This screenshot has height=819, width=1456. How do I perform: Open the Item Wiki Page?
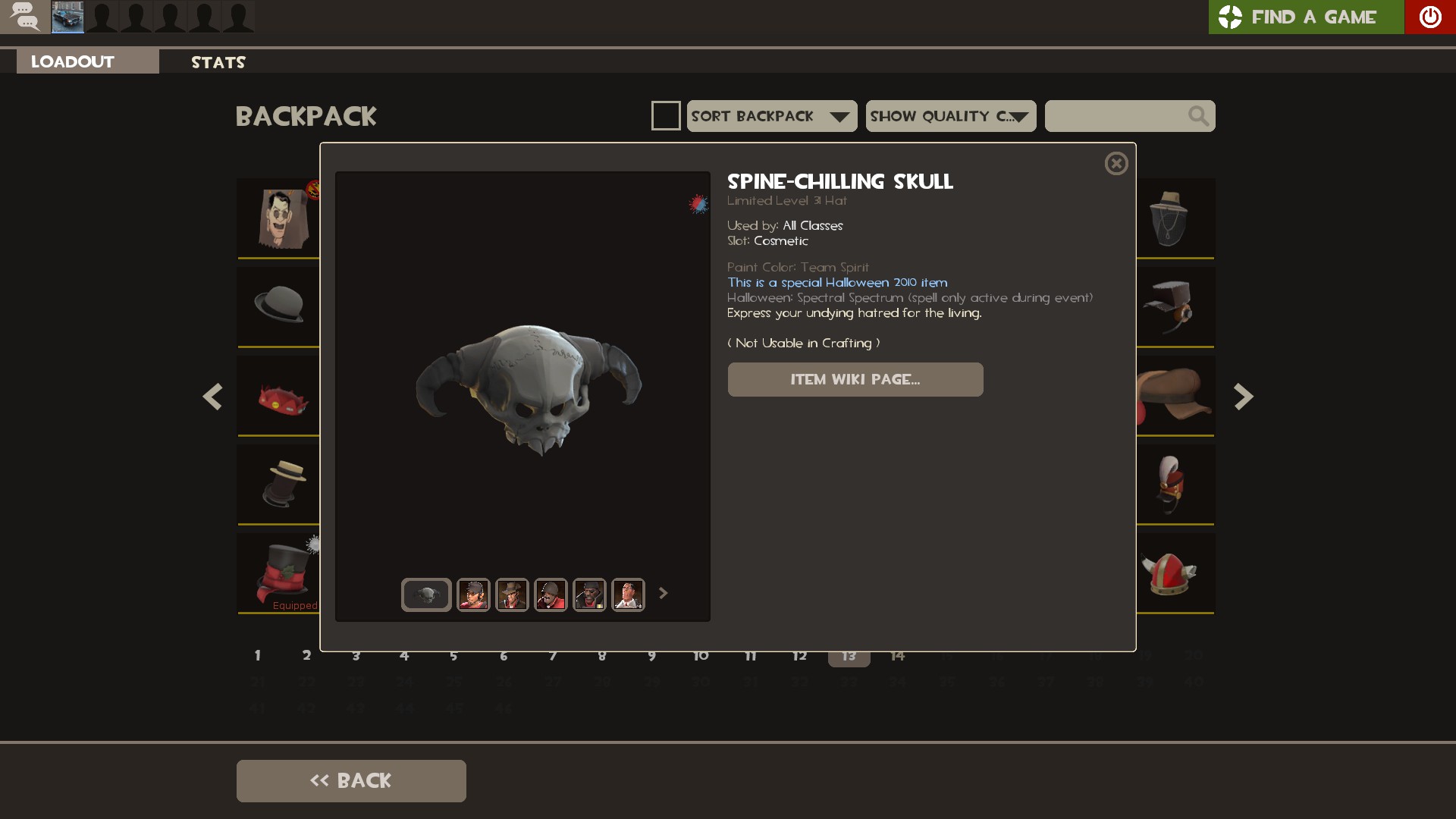tap(855, 379)
